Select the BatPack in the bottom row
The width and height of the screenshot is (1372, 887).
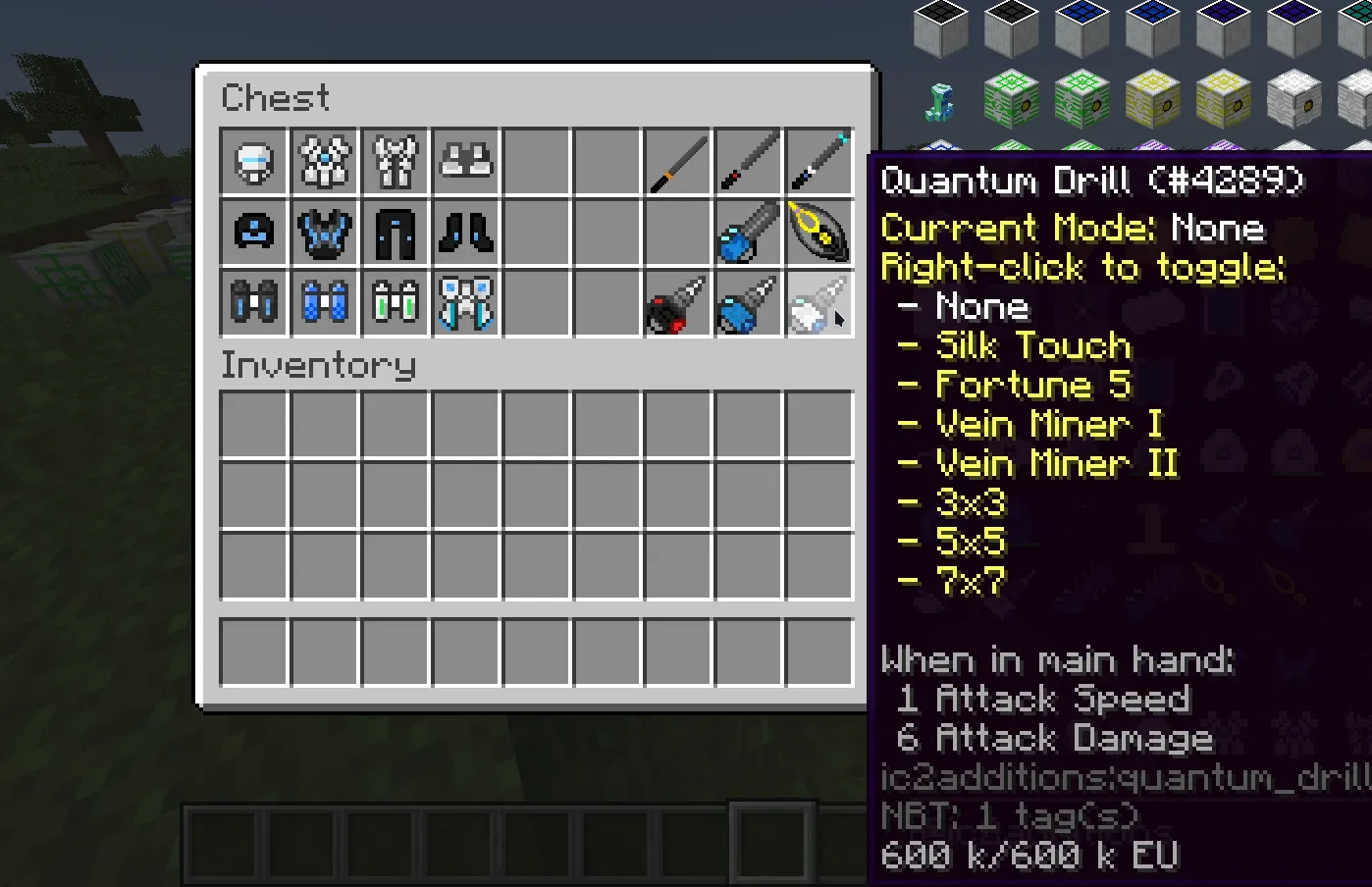[x=253, y=303]
